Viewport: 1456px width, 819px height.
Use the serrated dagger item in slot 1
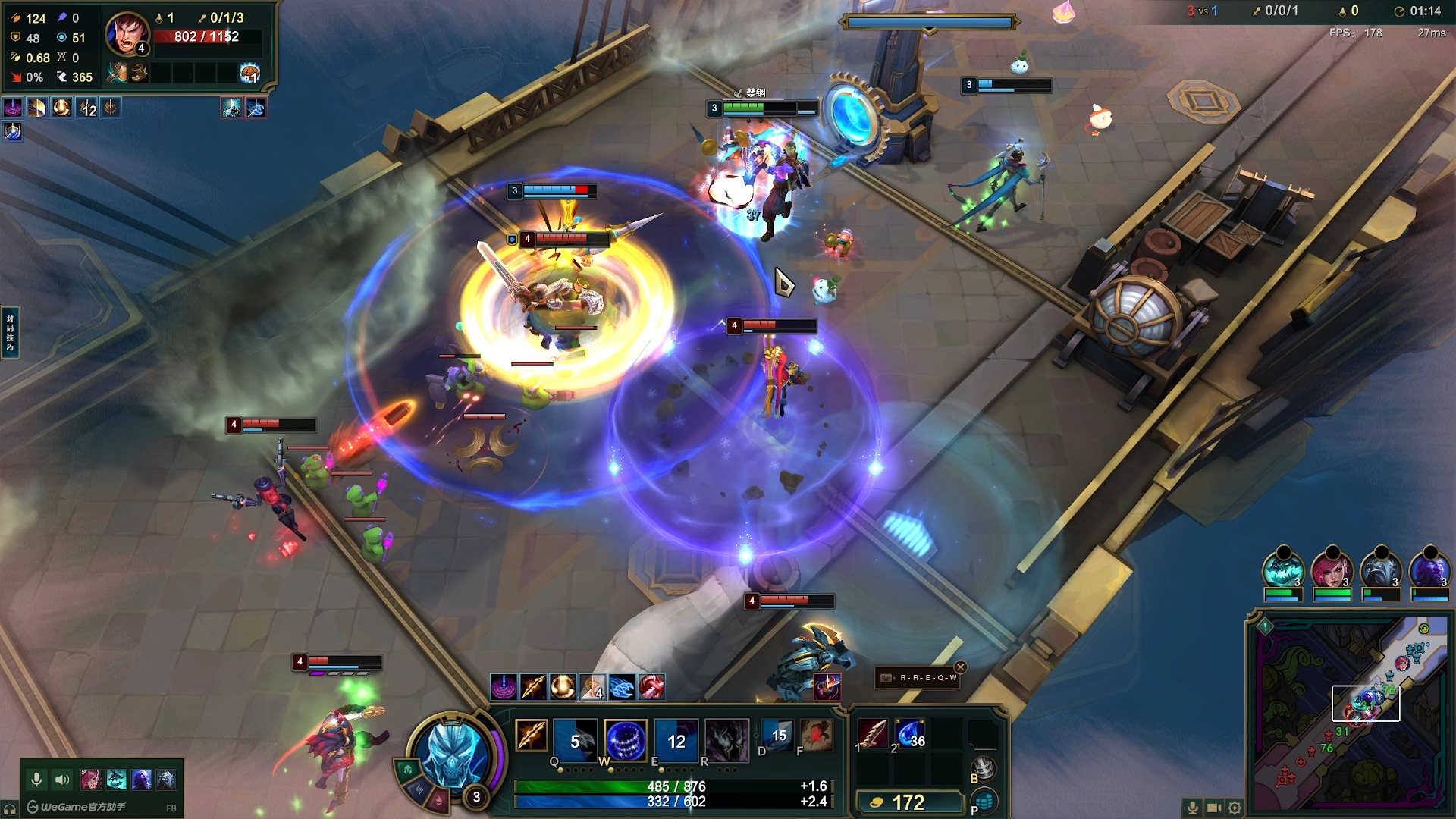tap(872, 734)
